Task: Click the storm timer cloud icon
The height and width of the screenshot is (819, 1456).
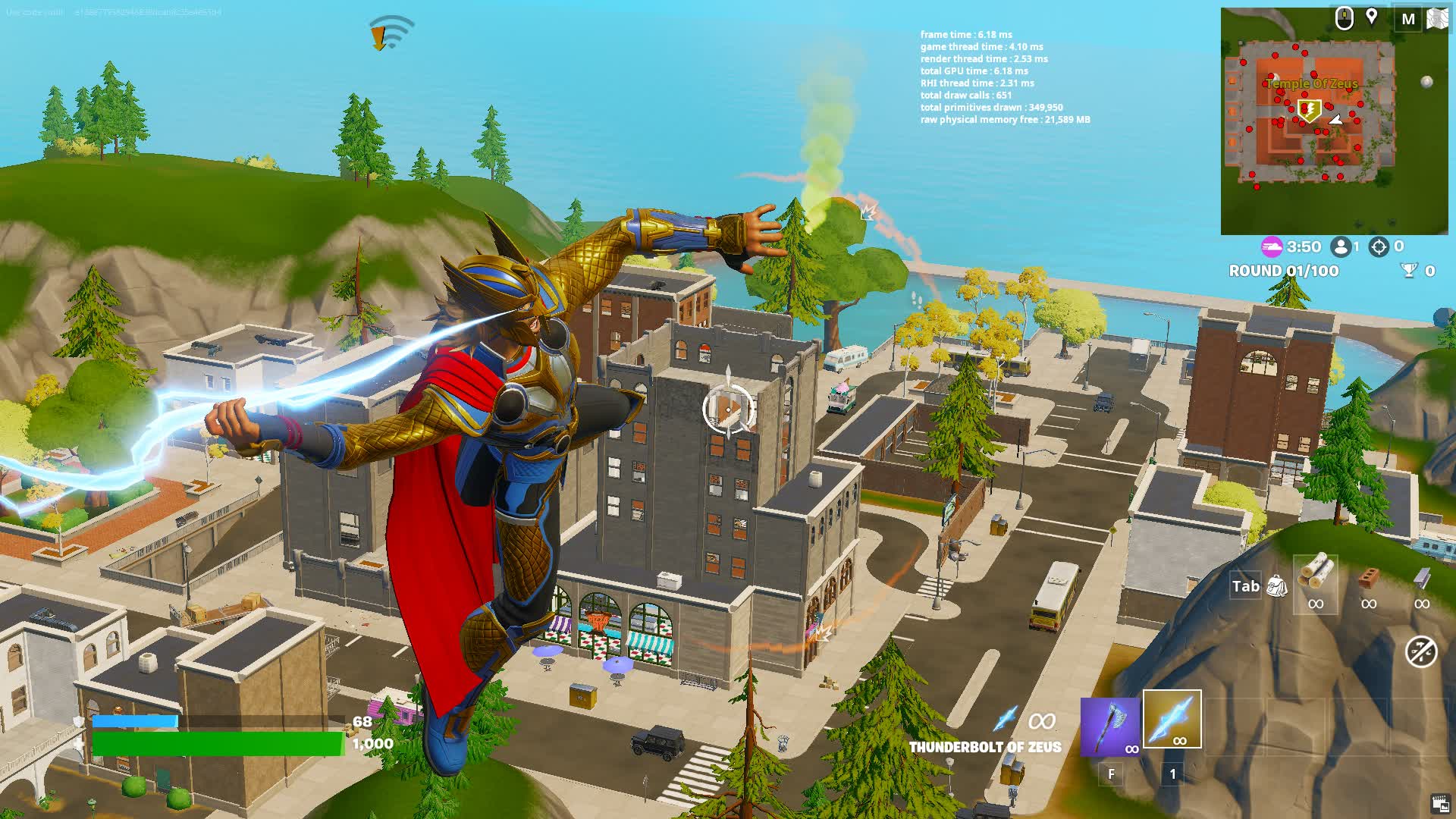Action: point(1272,246)
